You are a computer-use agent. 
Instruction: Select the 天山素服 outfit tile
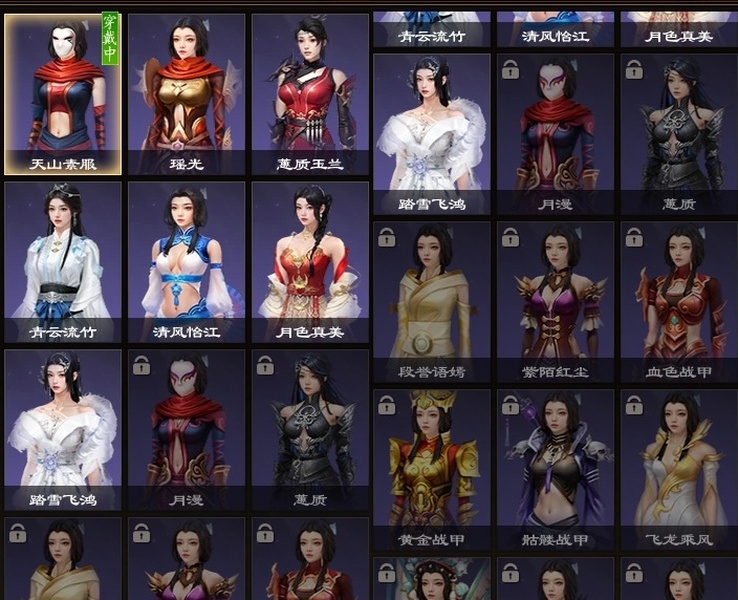[x=63, y=94]
